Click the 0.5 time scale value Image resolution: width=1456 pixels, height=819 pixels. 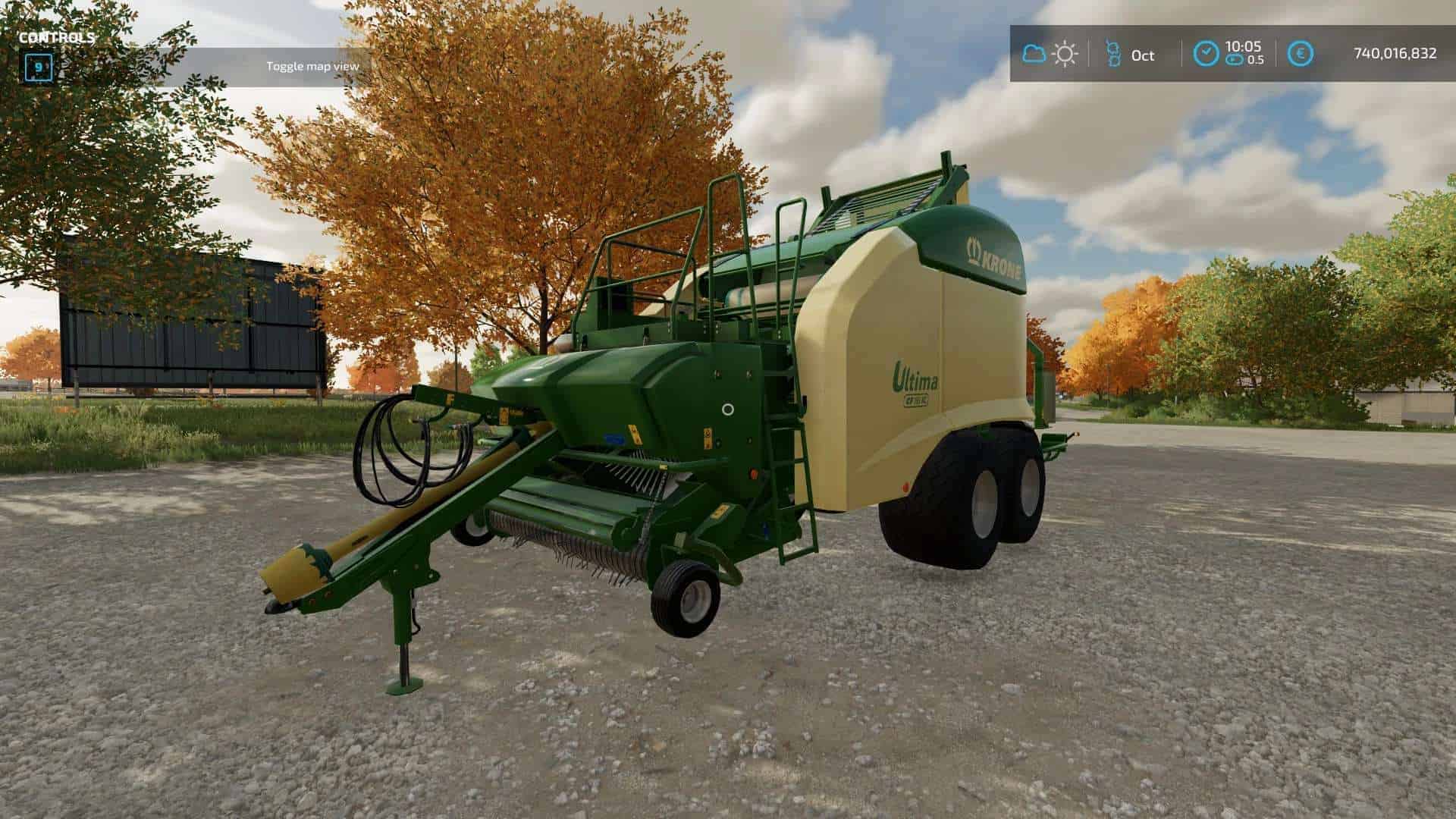(x=1257, y=60)
